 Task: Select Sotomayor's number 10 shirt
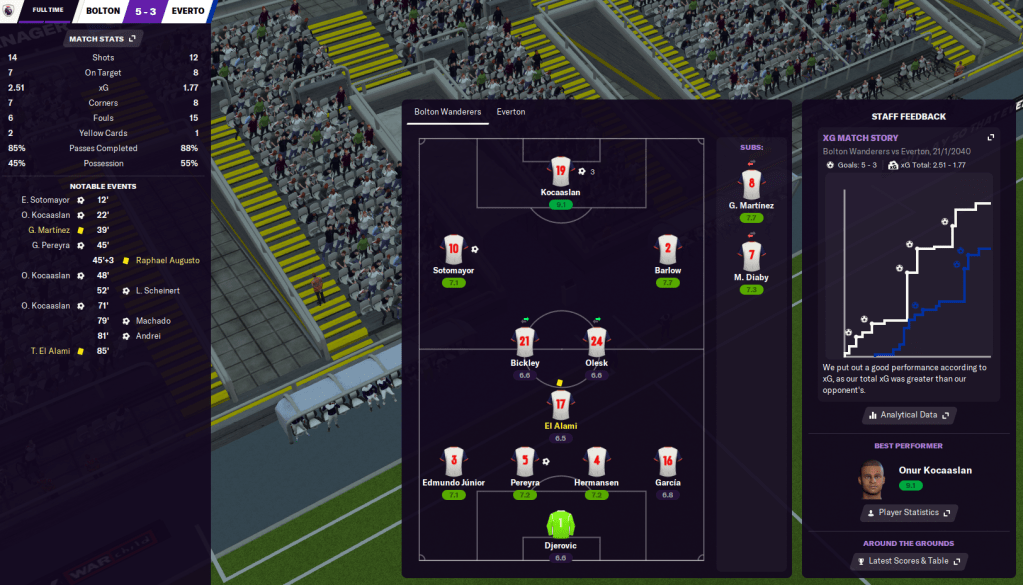coord(454,250)
